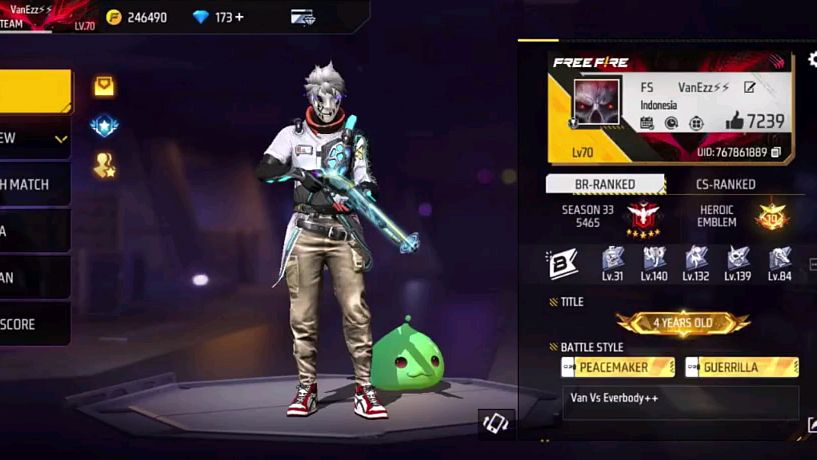Switch to the BR-RANKED tab

click(x=605, y=184)
